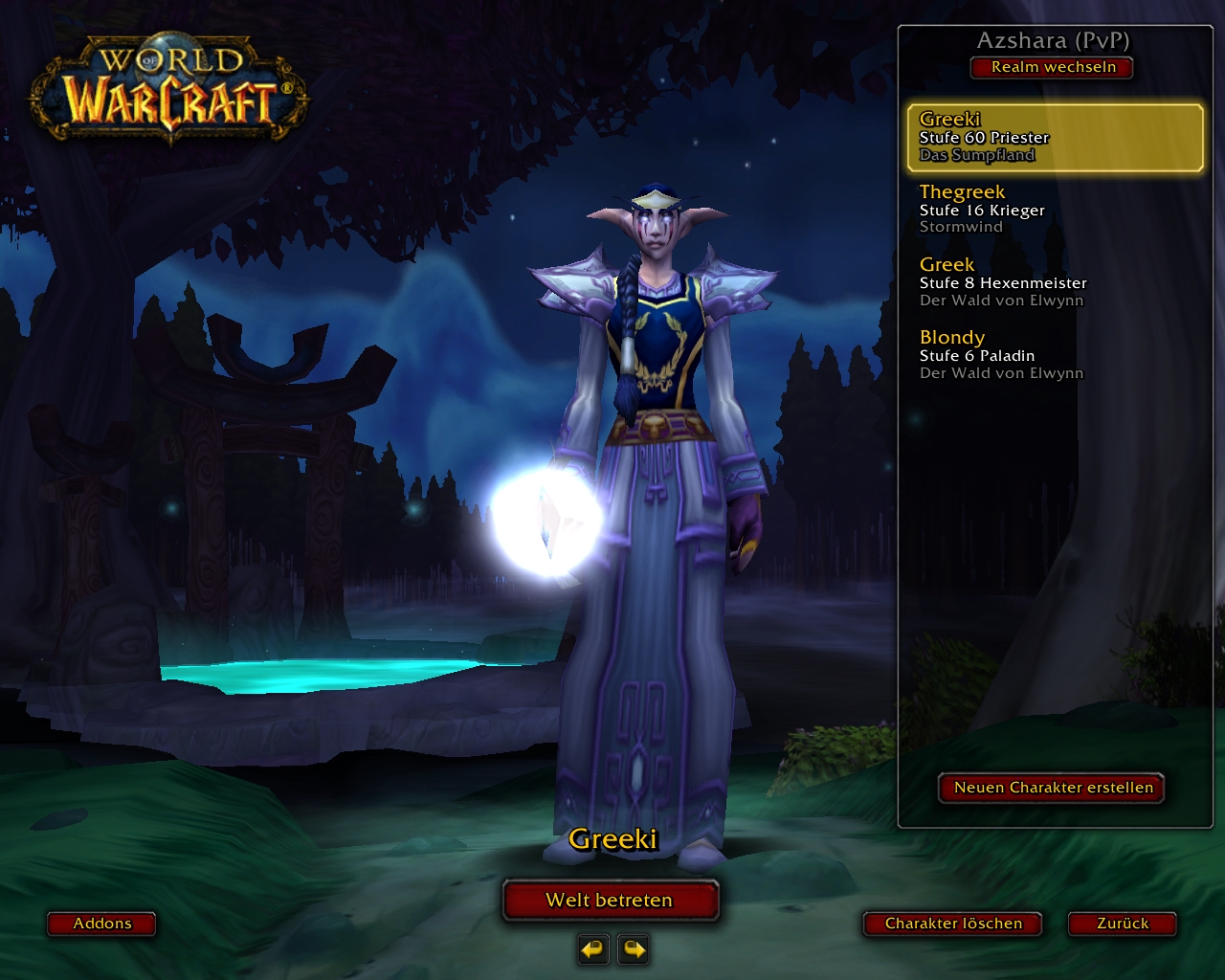Enter the world with Welt betreten
The height and width of the screenshot is (980, 1225).
(610, 900)
